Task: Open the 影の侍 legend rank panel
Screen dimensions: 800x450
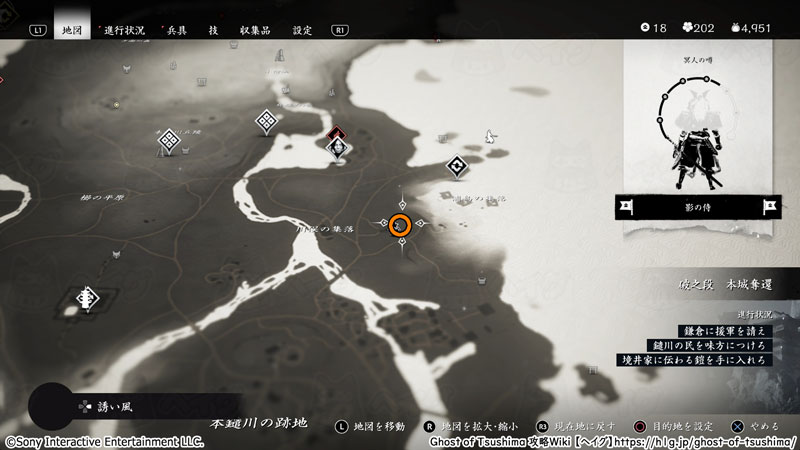Action: point(699,206)
